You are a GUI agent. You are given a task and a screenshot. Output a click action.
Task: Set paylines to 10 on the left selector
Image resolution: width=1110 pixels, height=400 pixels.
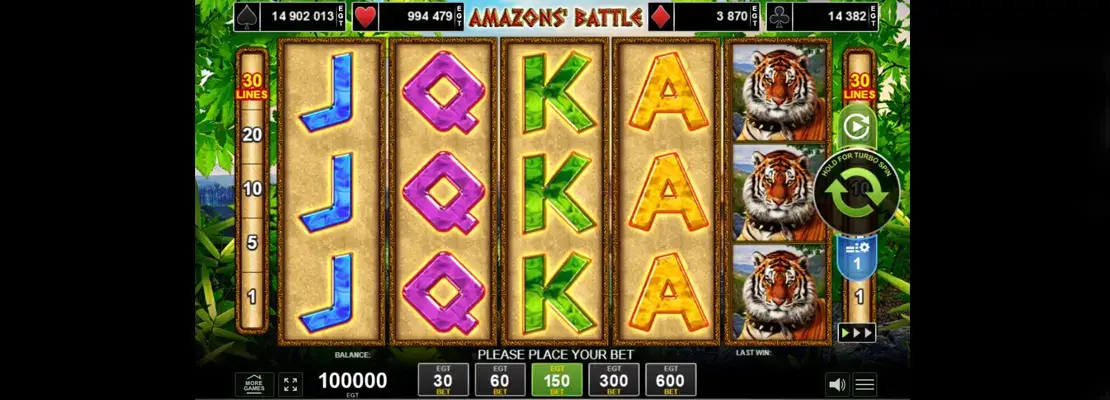coord(252,189)
